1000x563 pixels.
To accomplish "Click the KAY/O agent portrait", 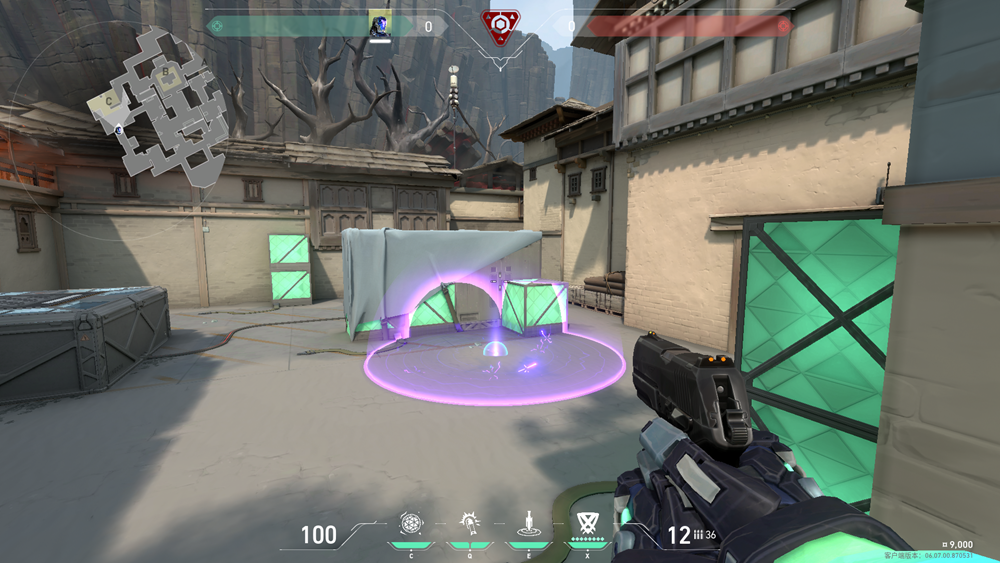I will (379, 24).
